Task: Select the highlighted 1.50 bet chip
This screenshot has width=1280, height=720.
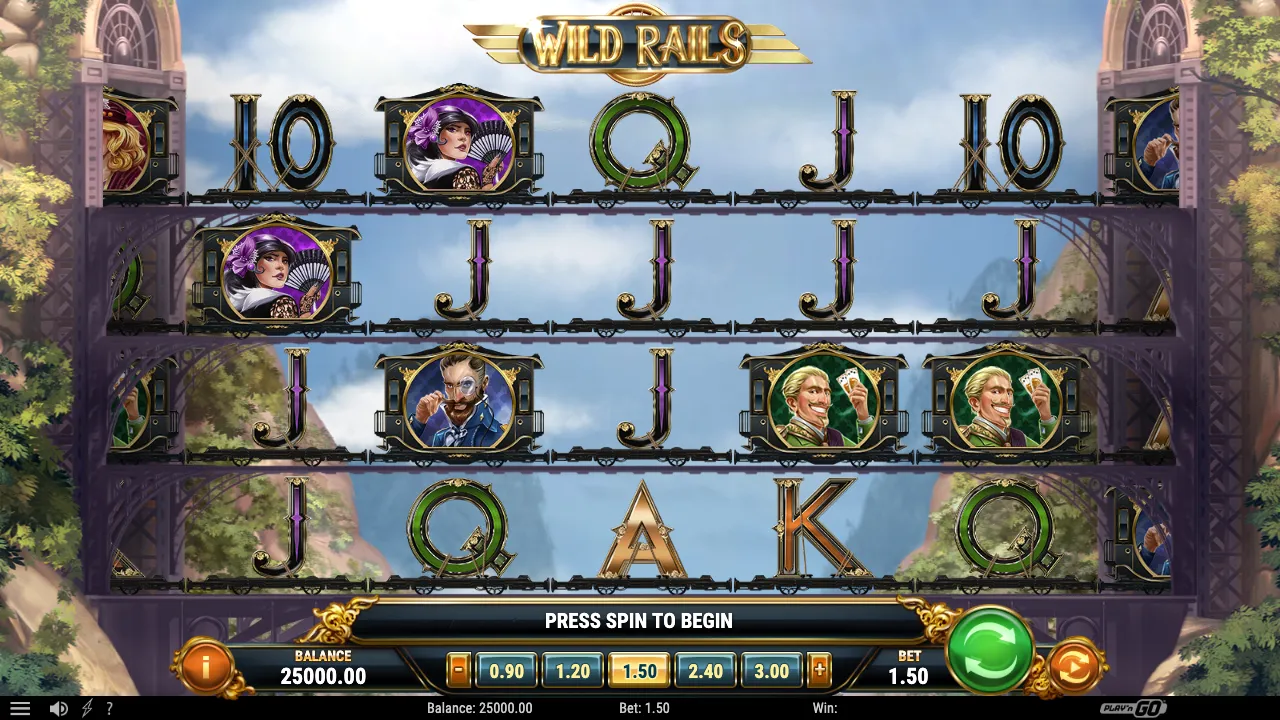Action: pos(639,671)
